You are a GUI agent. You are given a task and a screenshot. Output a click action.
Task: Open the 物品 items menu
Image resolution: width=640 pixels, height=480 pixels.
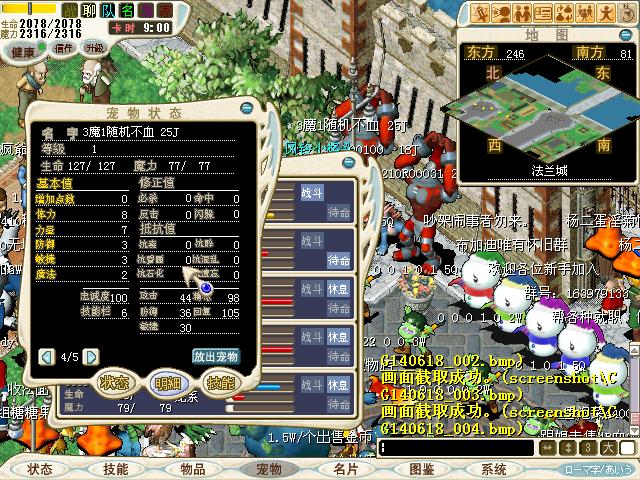pos(193,469)
